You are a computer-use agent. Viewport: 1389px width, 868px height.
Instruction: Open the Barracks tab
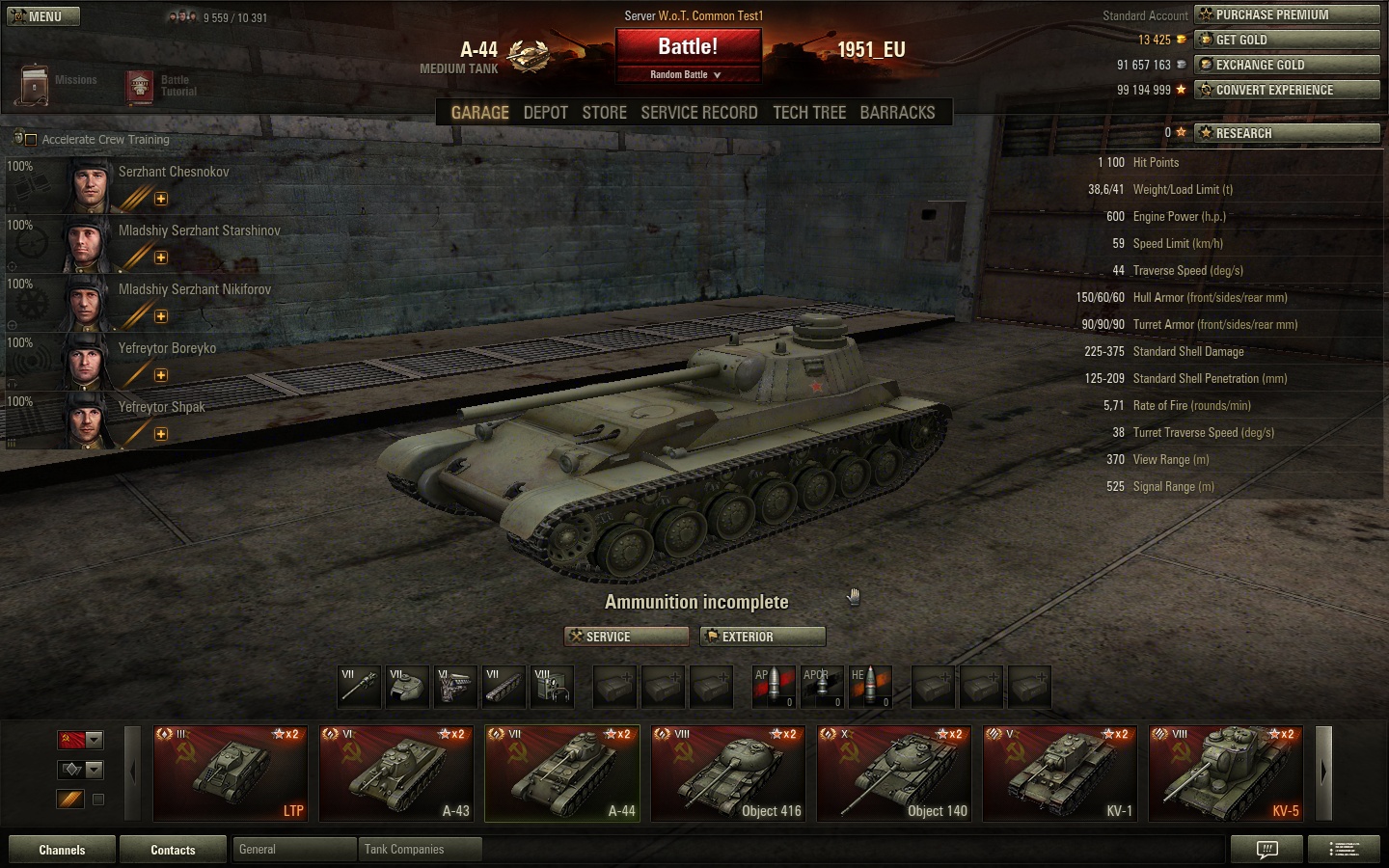[x=897, y=113]
